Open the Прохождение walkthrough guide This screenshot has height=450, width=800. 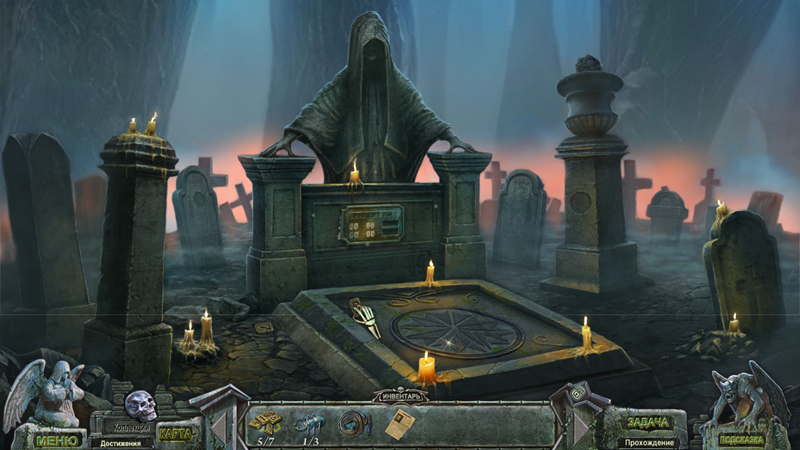coord(650,441)
